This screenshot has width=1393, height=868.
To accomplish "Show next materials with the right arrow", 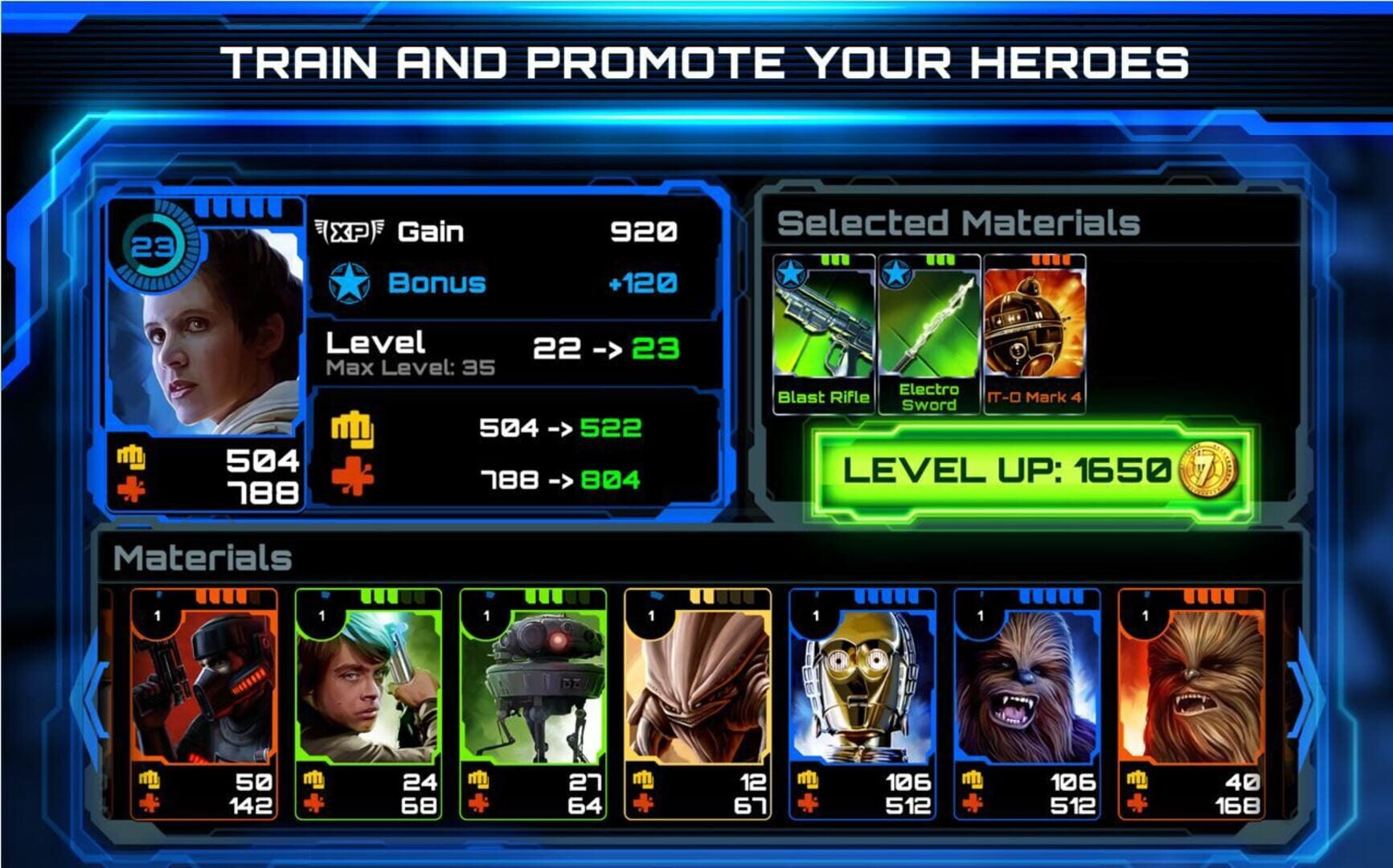I will [1304, 699].
